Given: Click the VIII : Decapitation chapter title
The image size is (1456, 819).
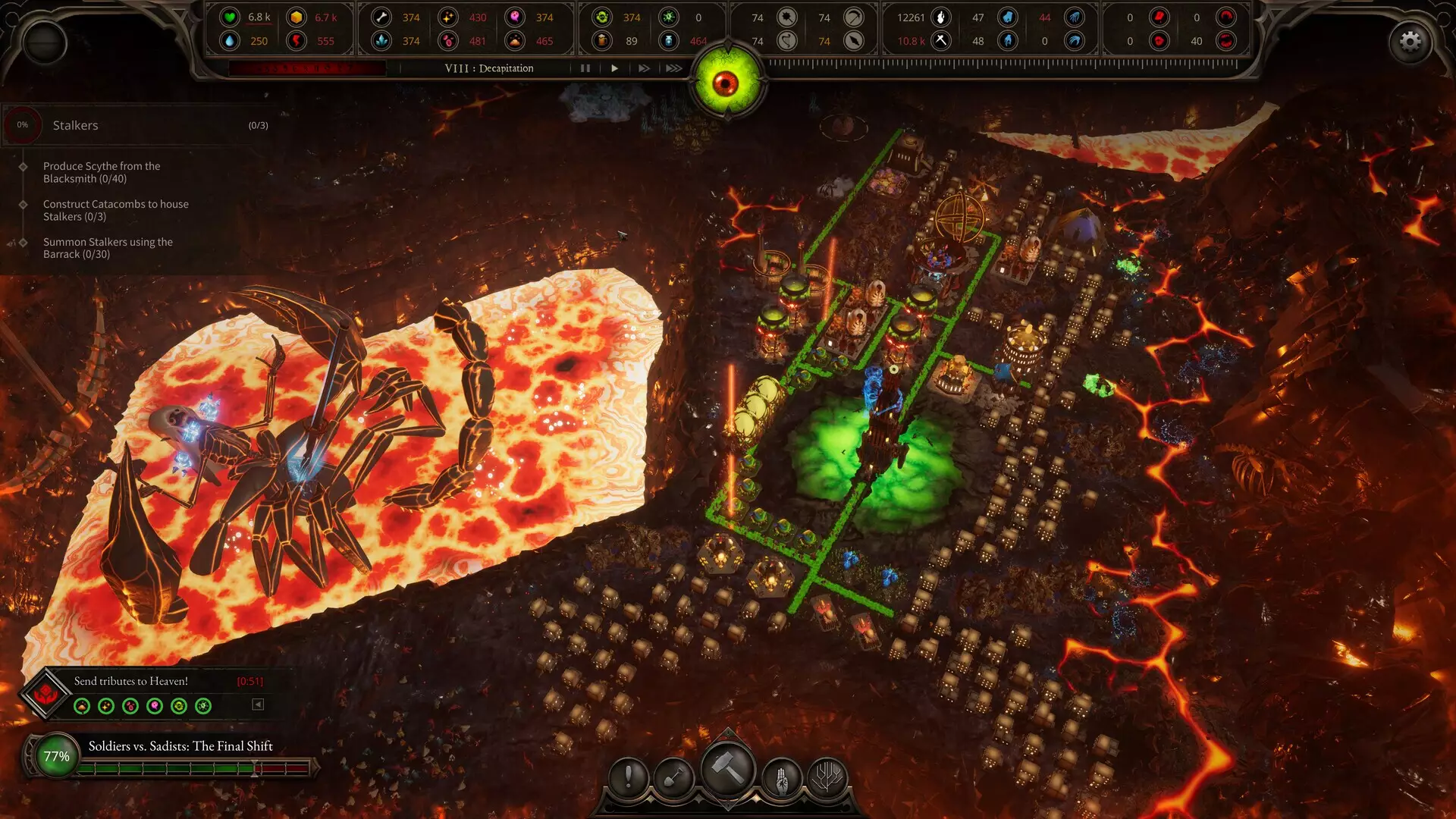Looking at the screenshot, I should [488, 68].
